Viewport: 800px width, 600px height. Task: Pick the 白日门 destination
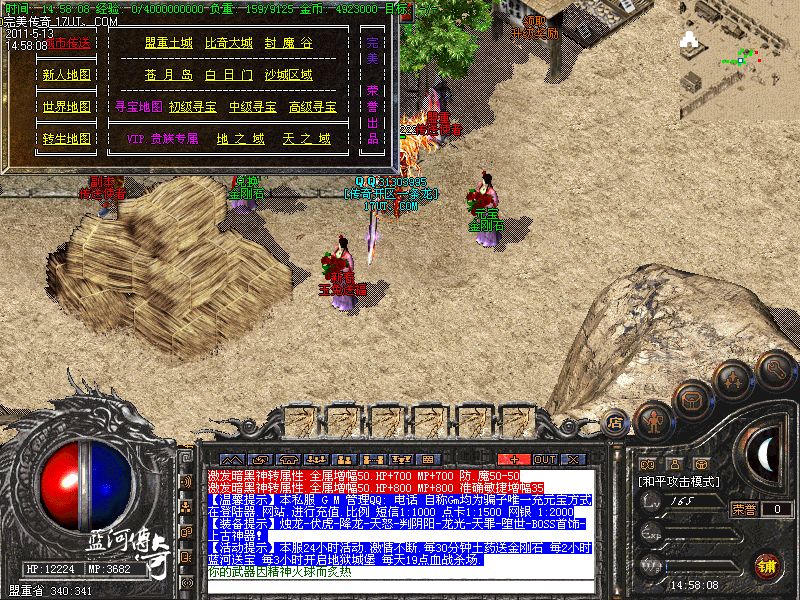pos(229,75)
